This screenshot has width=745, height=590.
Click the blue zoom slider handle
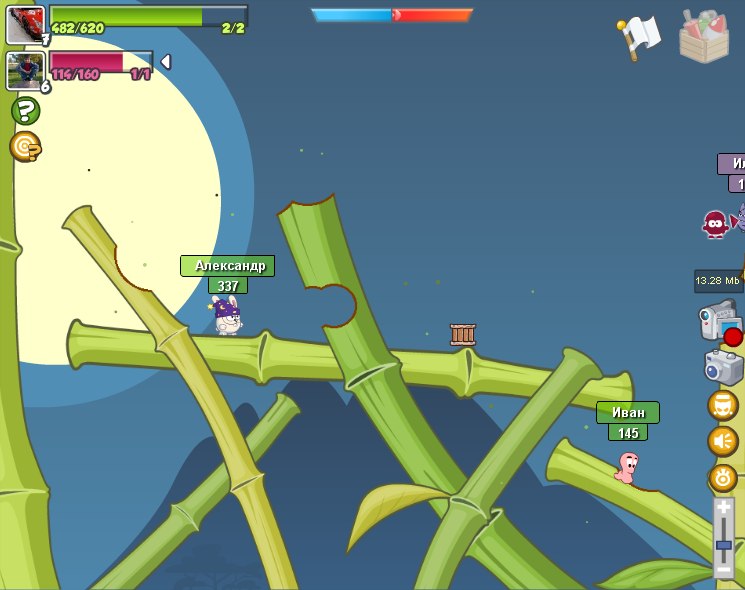pos(723,546)
